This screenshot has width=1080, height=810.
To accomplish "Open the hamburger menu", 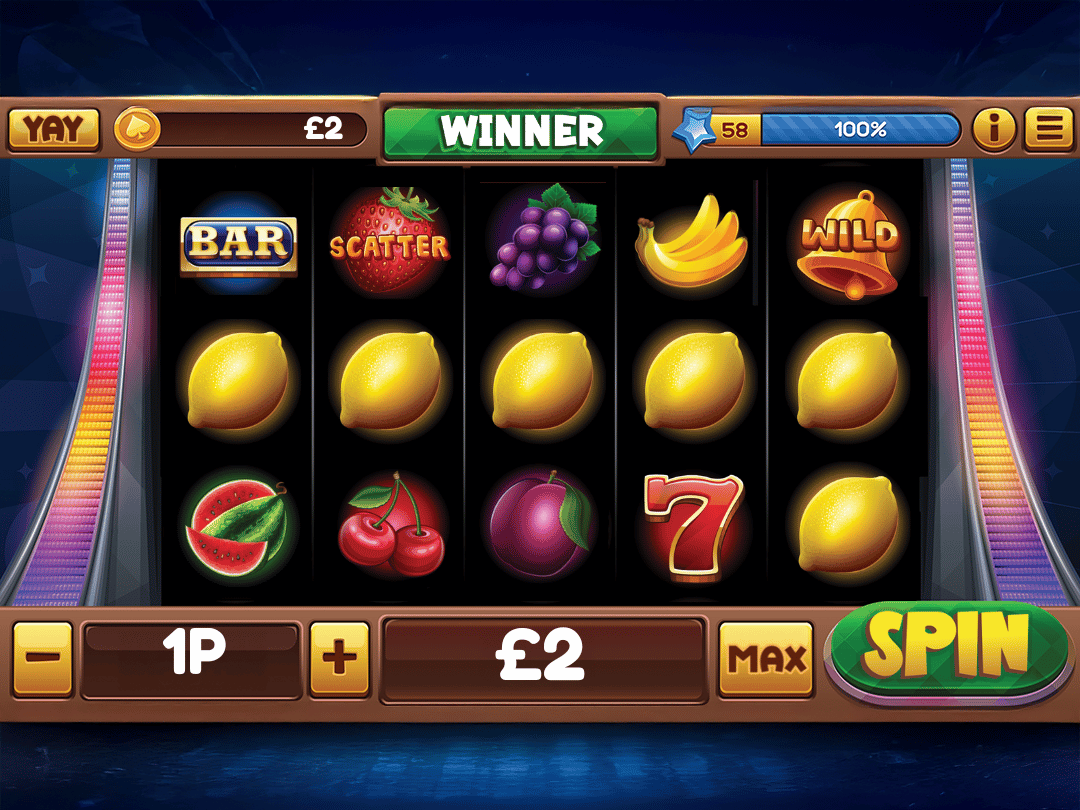I will pyautogui.click(x=1047, y=129).
